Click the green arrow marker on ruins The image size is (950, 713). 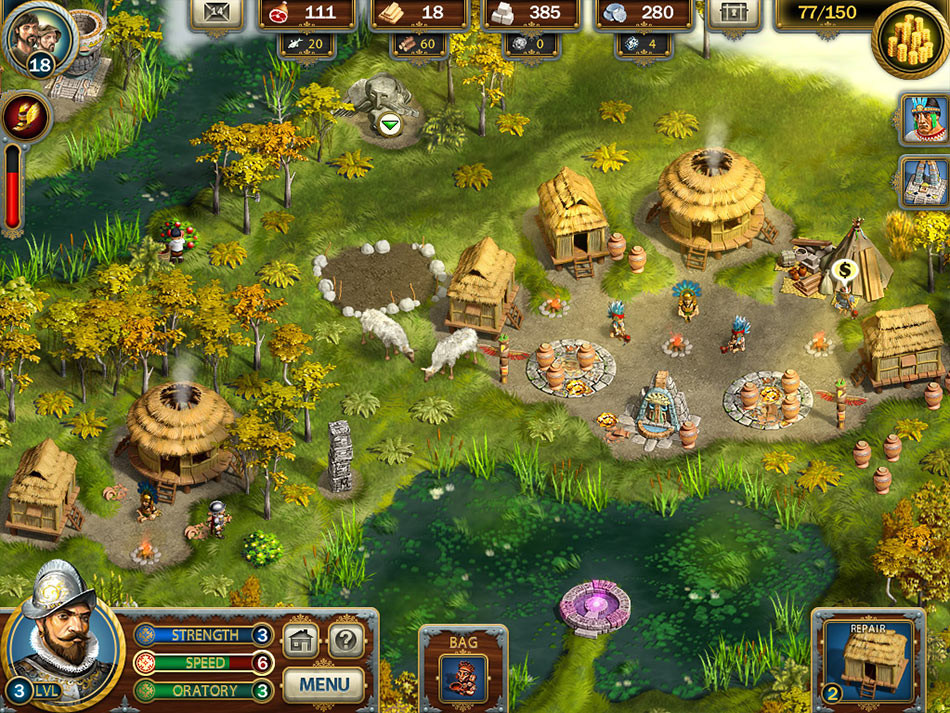(x=387, y=124)
